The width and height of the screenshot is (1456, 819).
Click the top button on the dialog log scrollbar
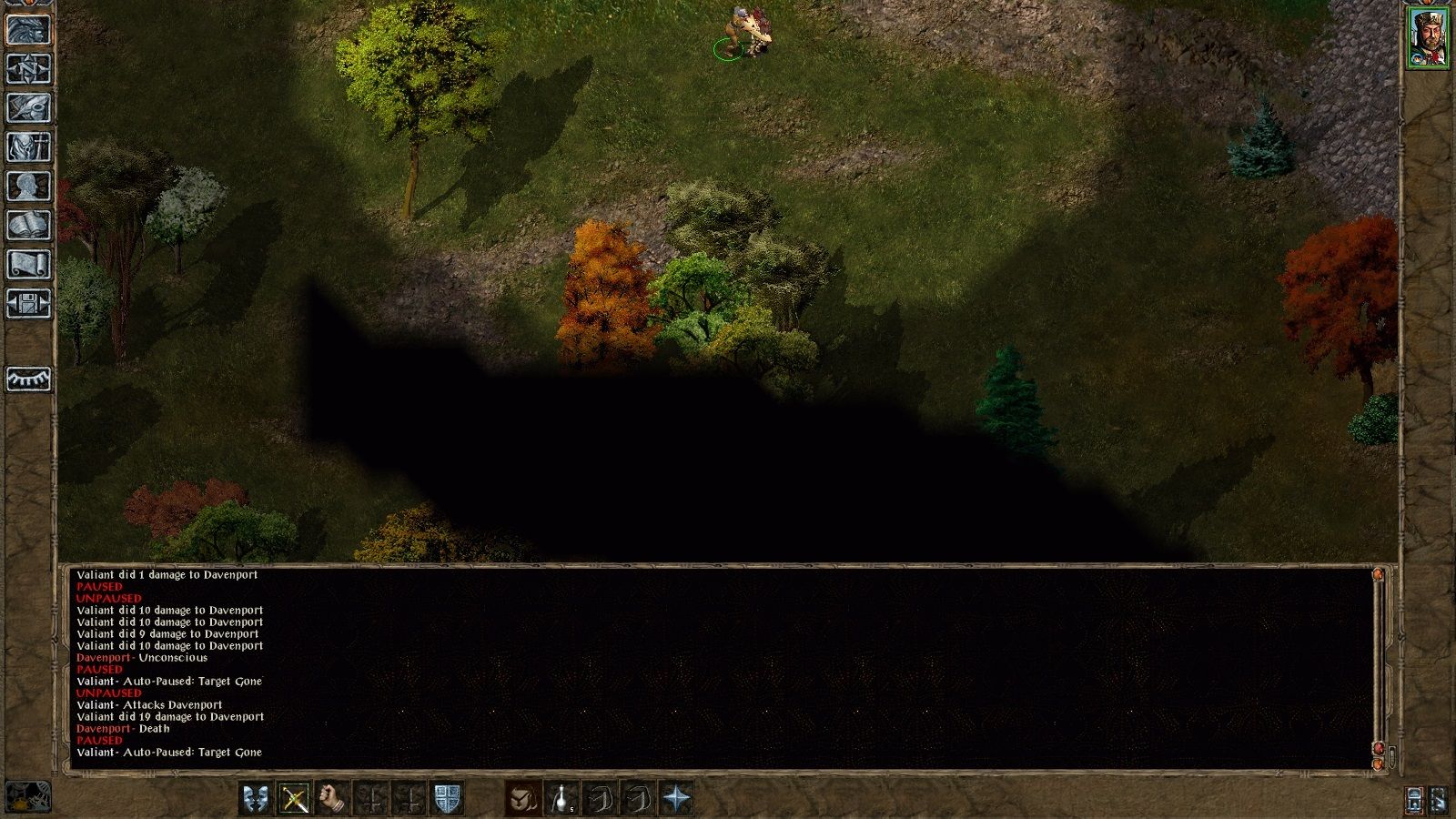click(x=1378, y=575)
